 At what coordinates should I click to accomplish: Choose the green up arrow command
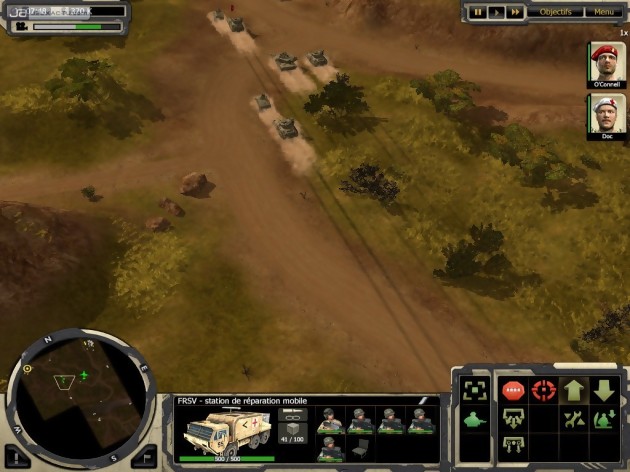tap(574, 391)
